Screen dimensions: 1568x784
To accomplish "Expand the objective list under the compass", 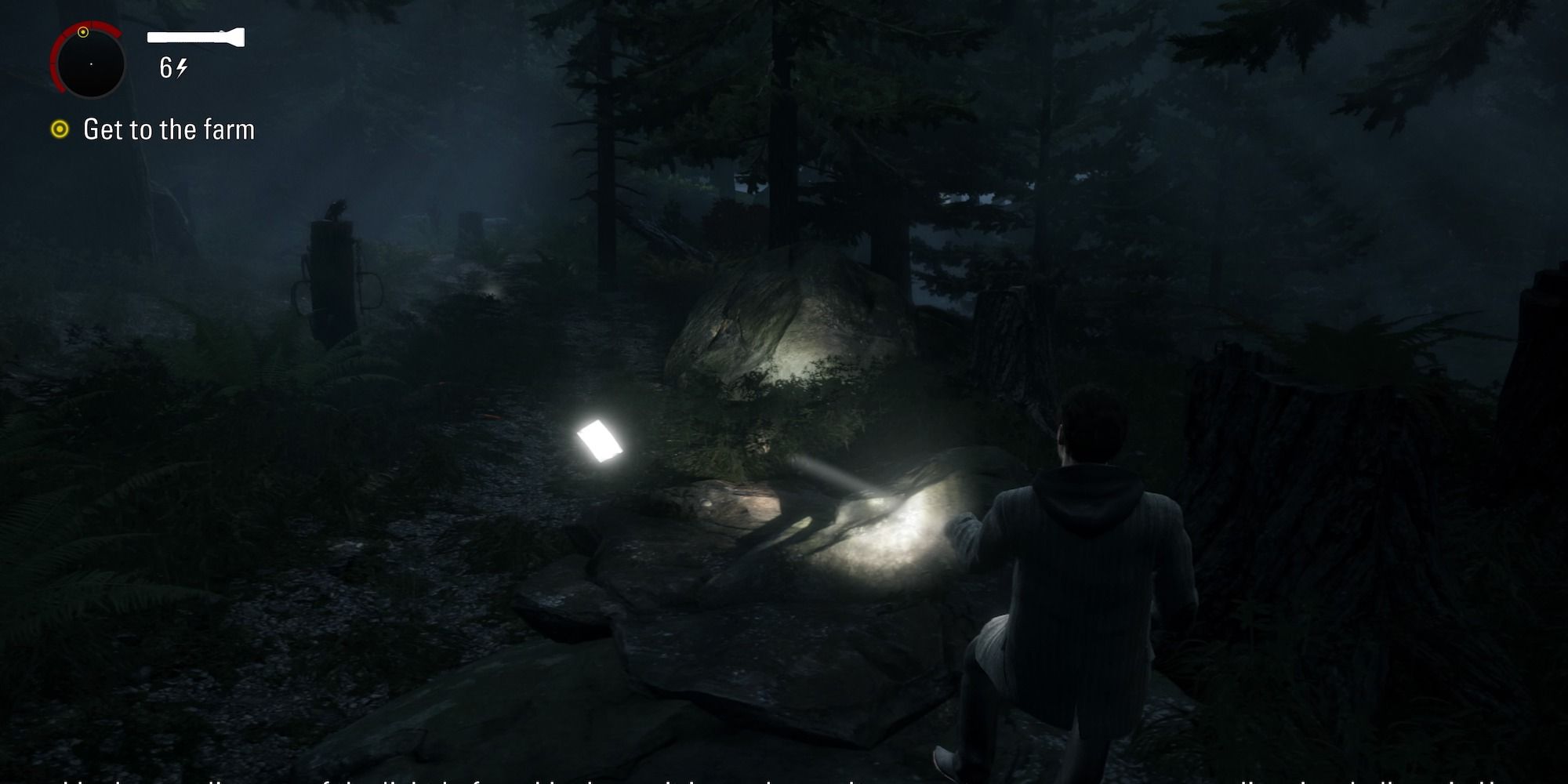I will point(169,130).
